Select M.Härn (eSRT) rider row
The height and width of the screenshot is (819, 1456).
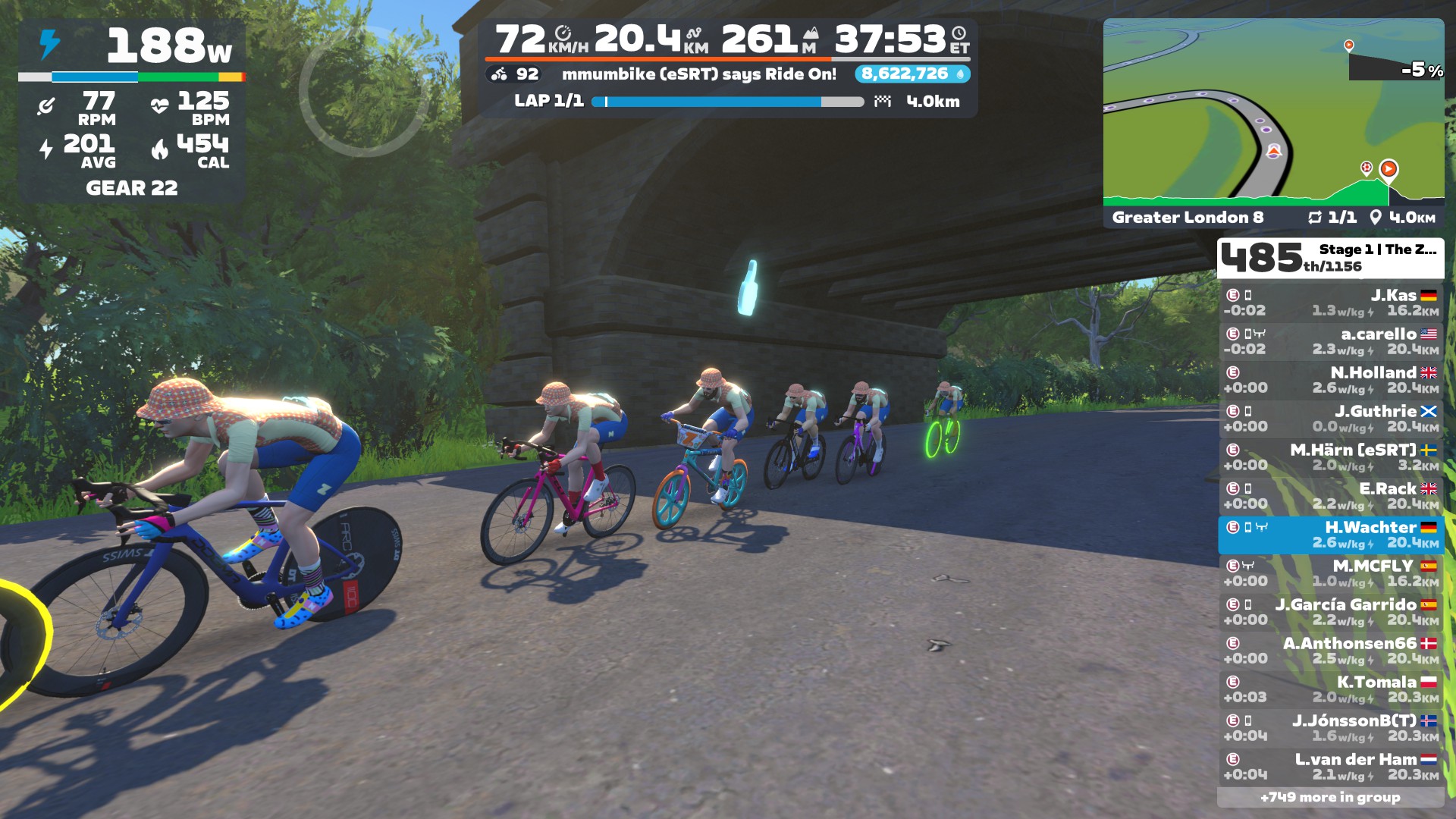1330,457
